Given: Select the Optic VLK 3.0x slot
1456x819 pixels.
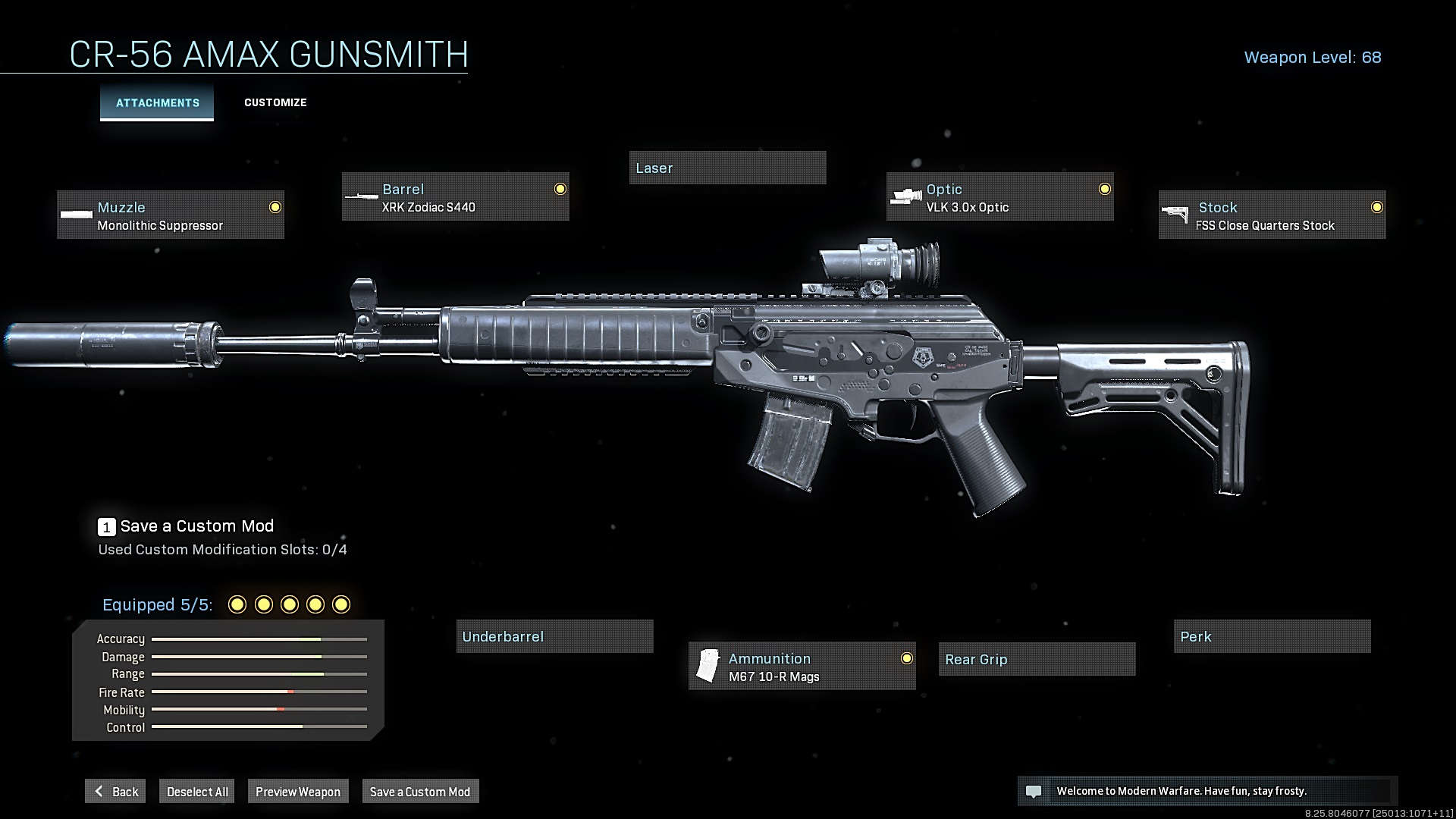Looking at the screenshot, I should pos(999,197).
